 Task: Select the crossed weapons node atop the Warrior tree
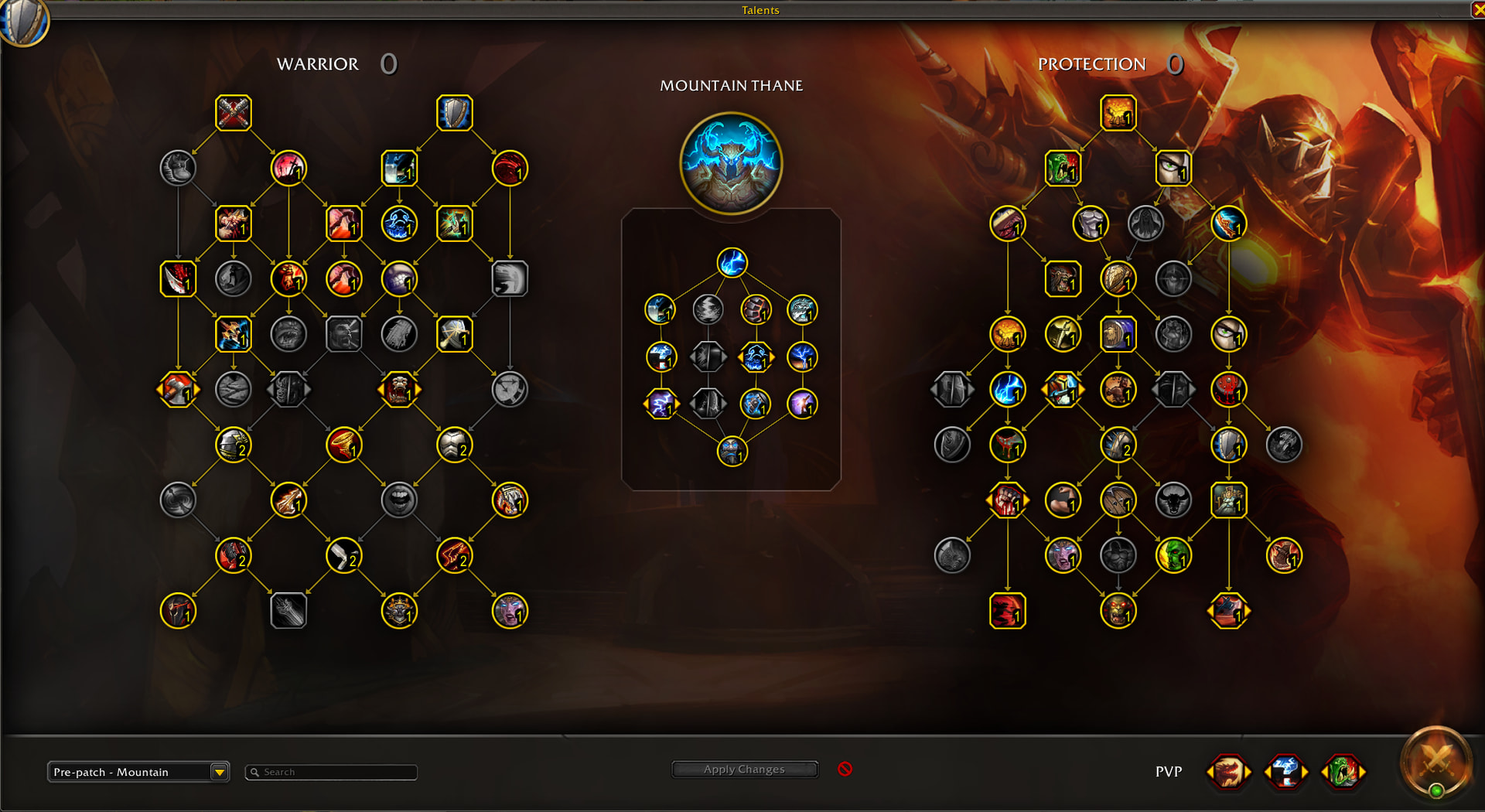point(233,113)
